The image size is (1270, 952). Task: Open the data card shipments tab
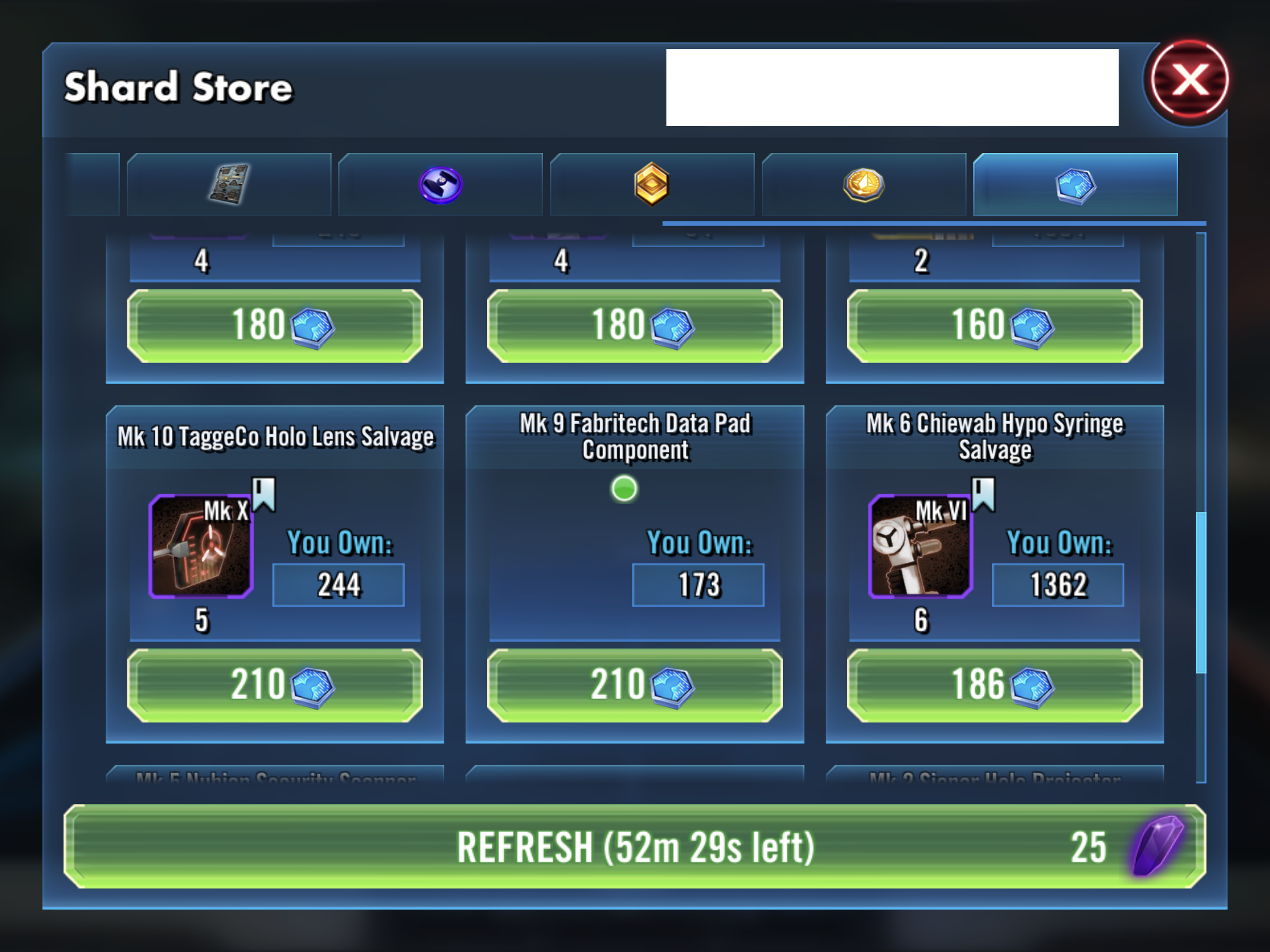[x=228, y=185]
